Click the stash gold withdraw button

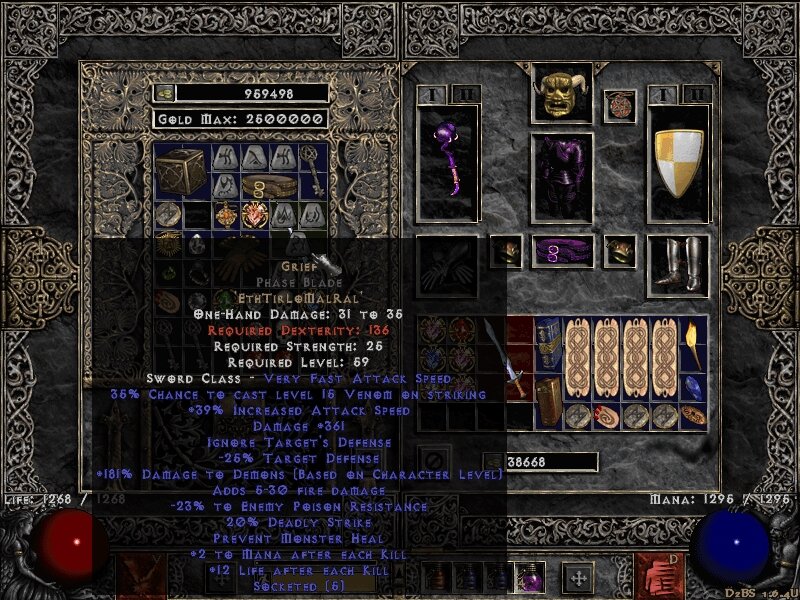tap(164, 93)
